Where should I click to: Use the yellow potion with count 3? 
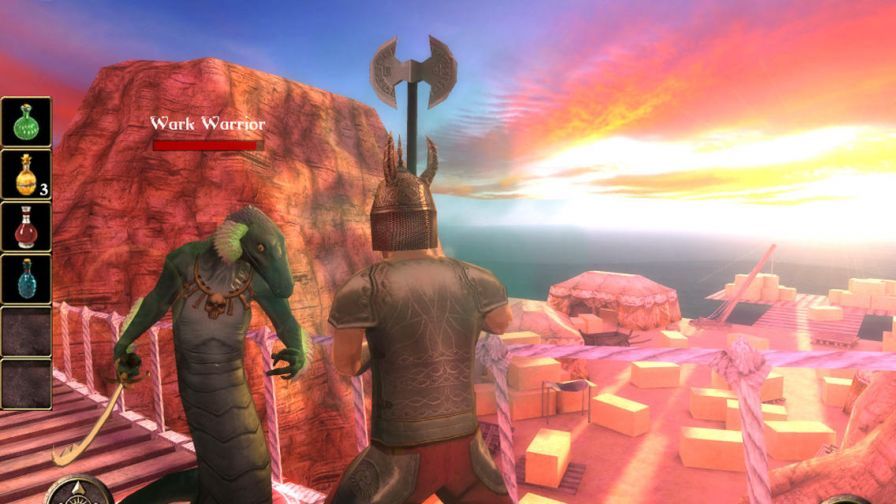tap(26, 175)
